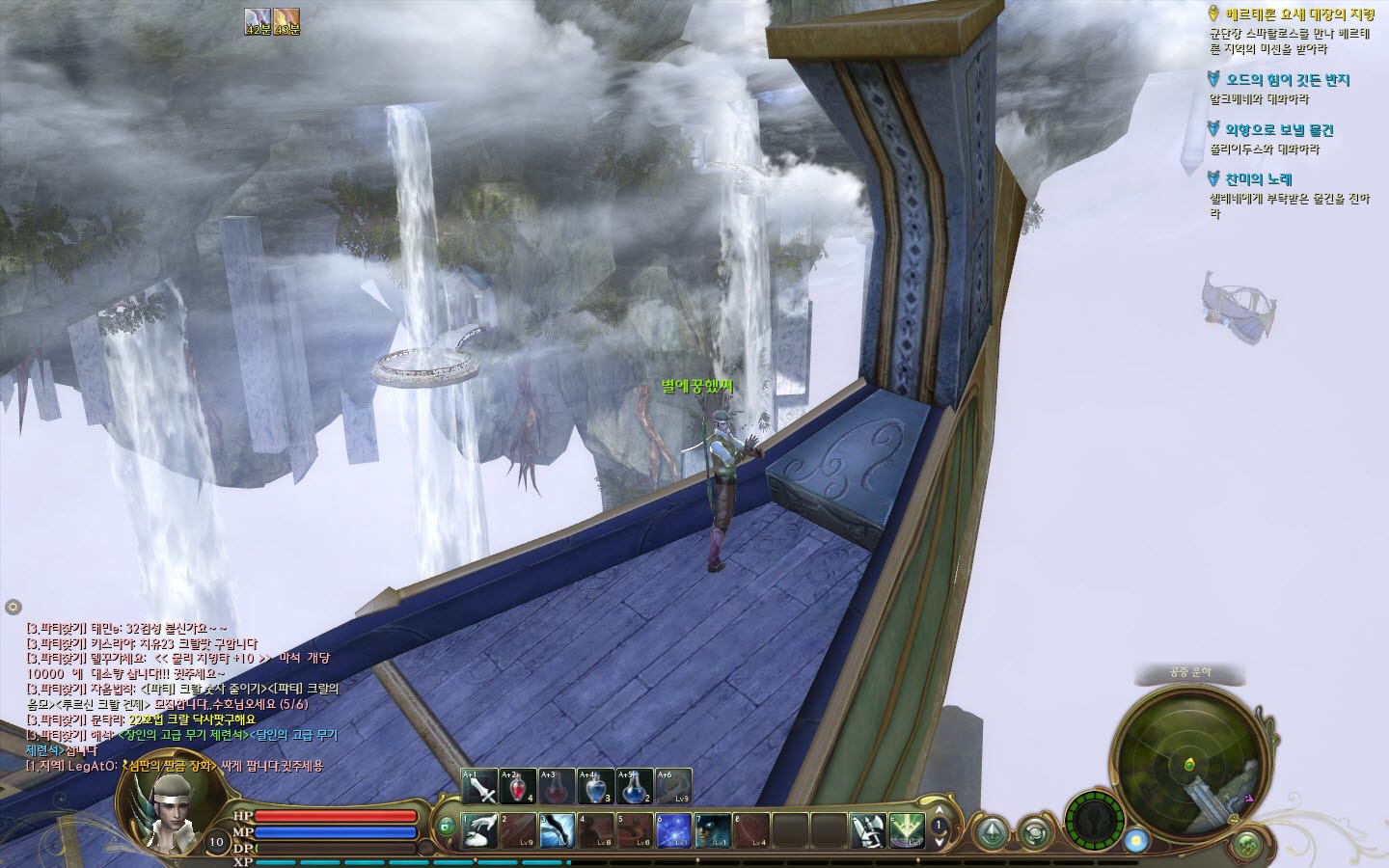Activate the masked face skill in slot 7
The width and height of the screenshot is (1389, 868).
point(713,830)
